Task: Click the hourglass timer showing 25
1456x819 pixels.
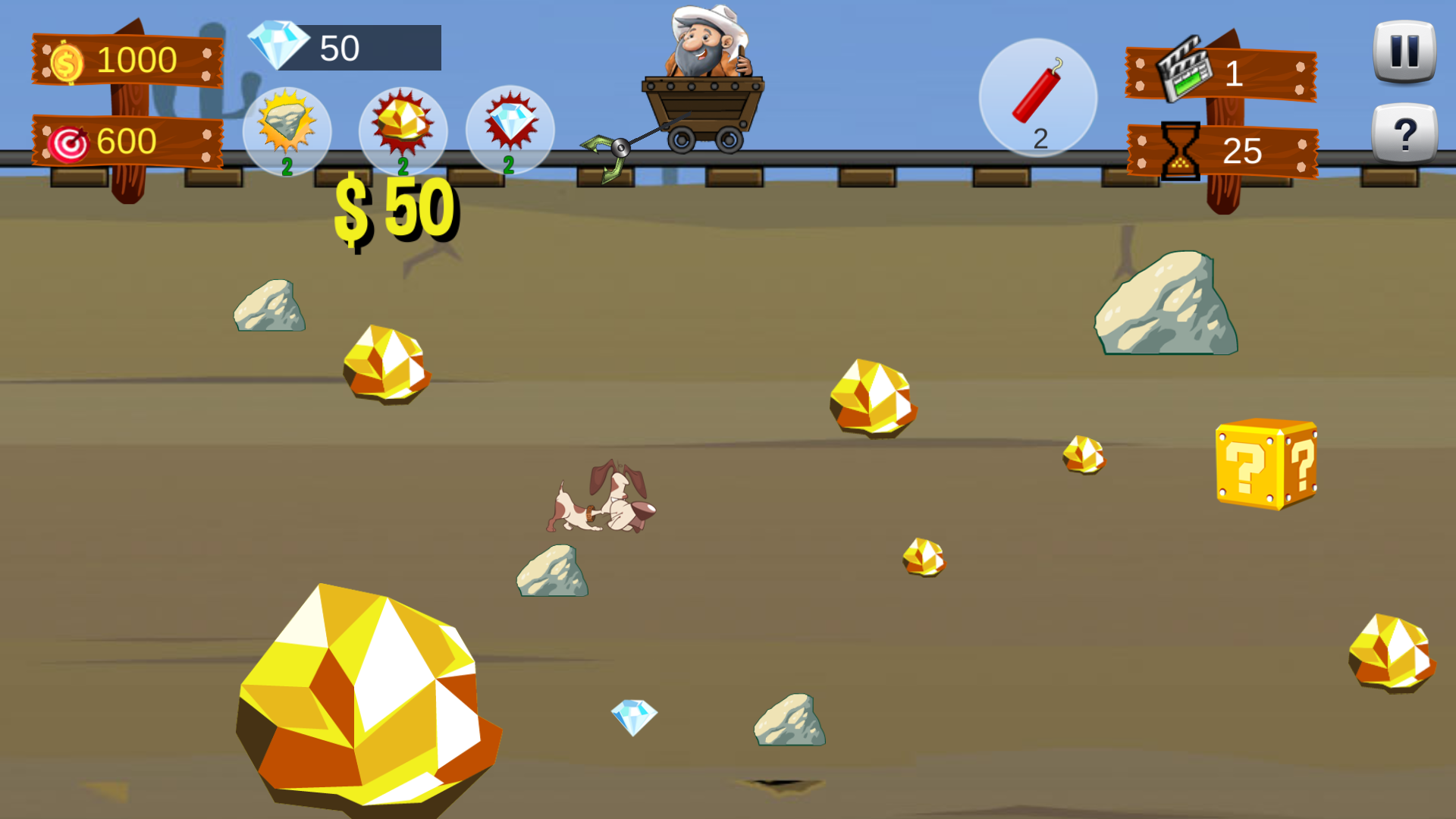Action: point(1179,149)
